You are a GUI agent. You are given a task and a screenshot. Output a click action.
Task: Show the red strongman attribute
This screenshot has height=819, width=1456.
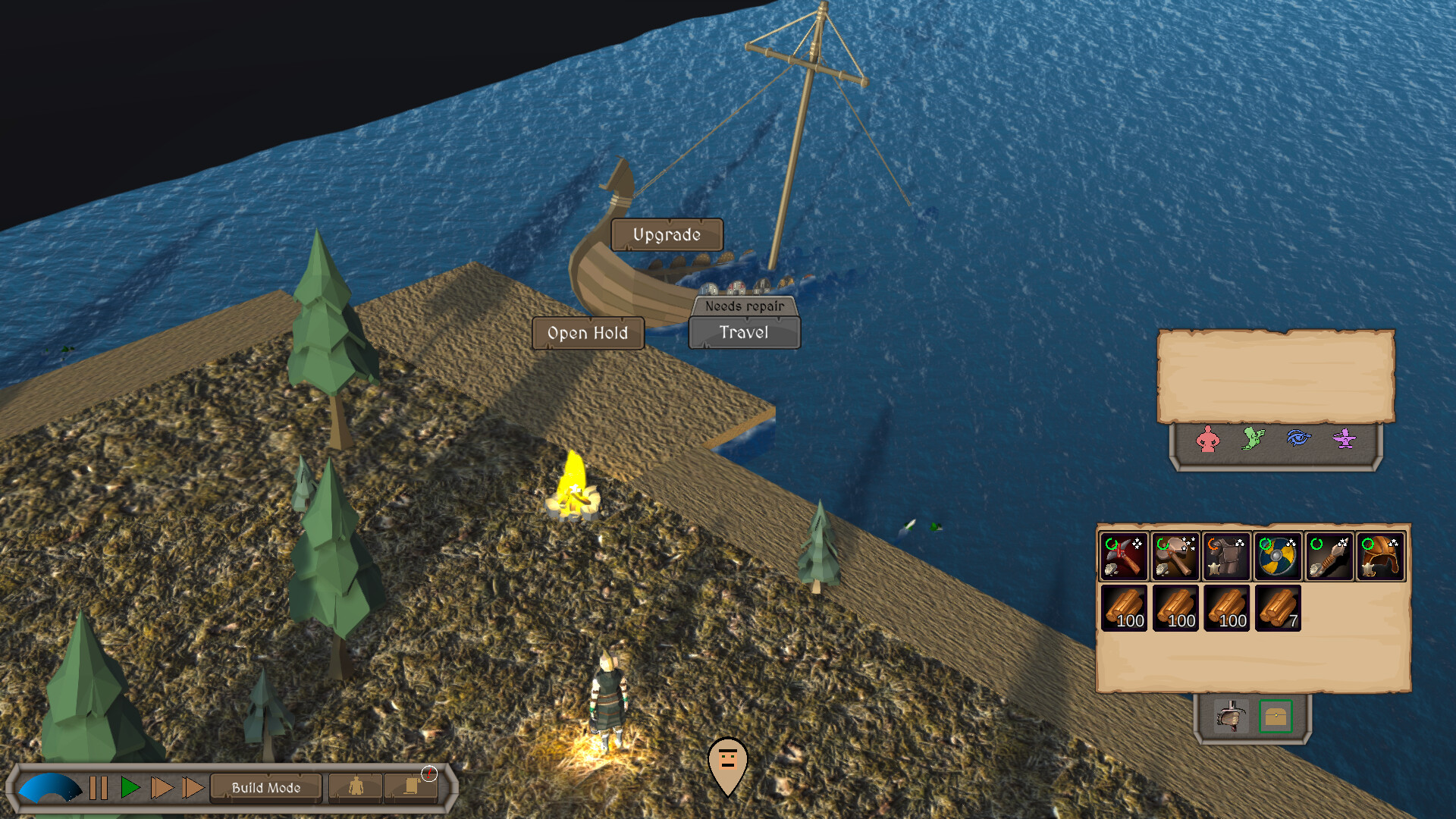point(1208,439)
